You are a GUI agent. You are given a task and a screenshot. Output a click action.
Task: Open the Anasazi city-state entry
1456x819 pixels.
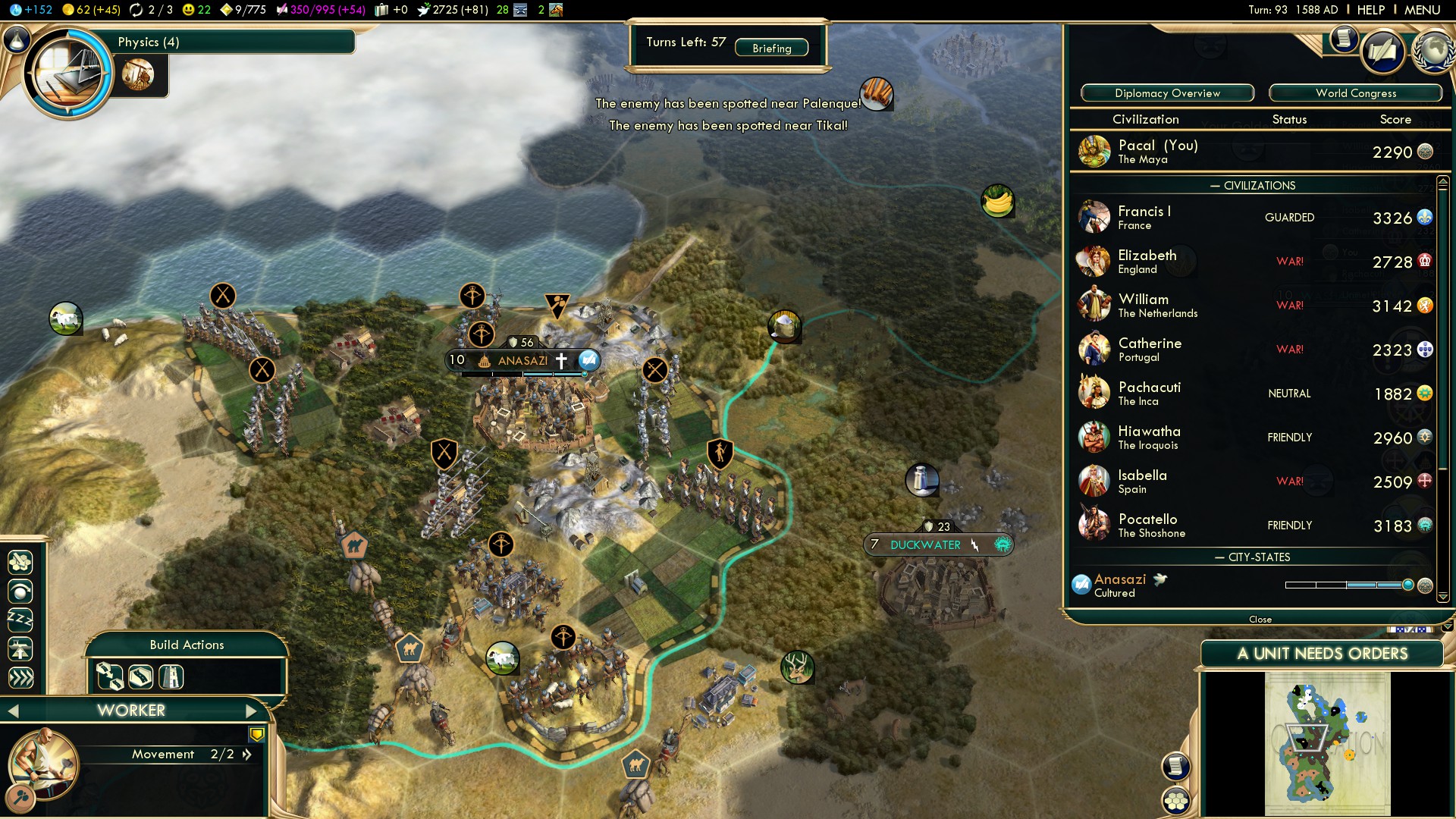(1119, 585)
